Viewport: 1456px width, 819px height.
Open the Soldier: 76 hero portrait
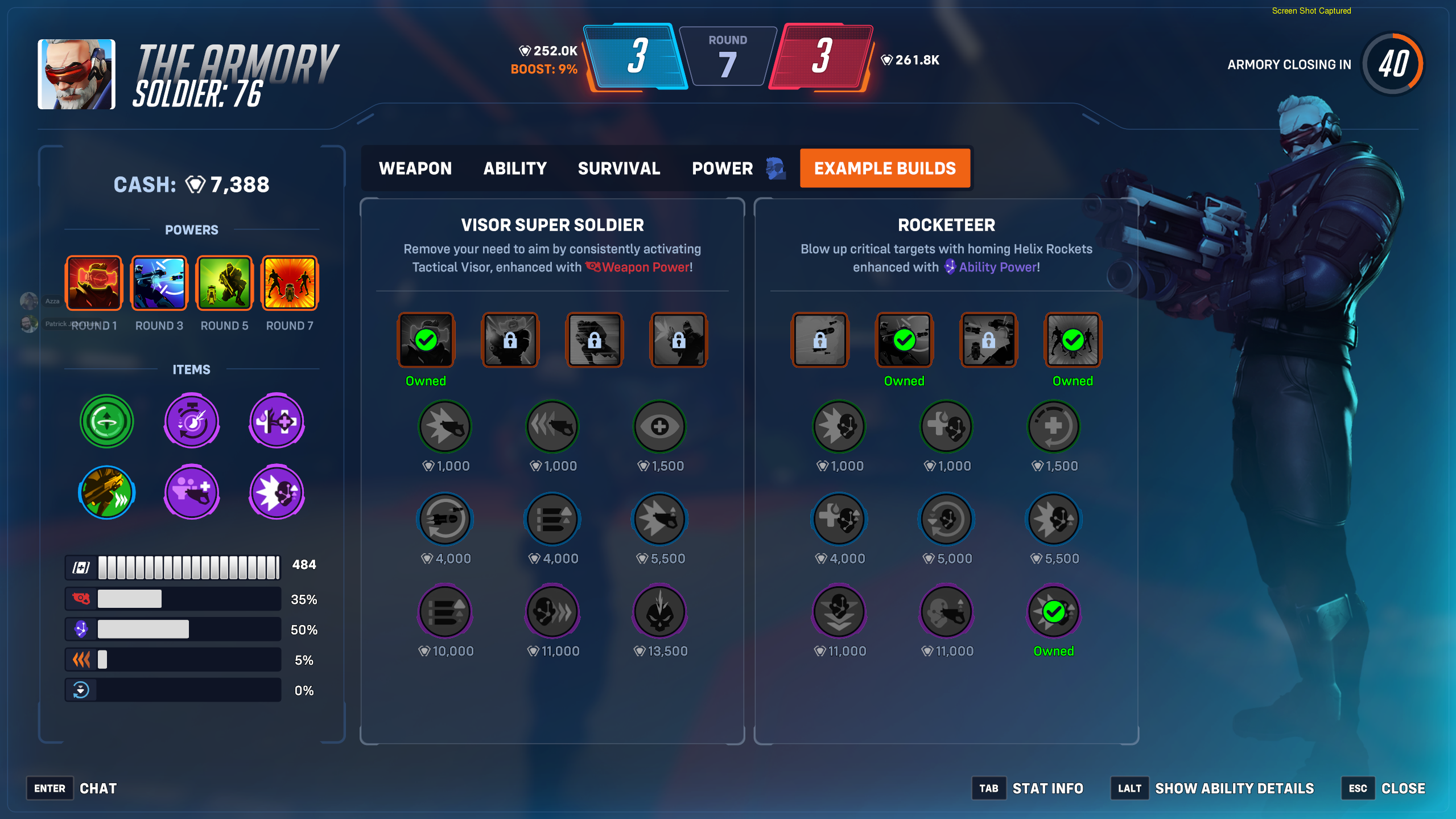76,74
